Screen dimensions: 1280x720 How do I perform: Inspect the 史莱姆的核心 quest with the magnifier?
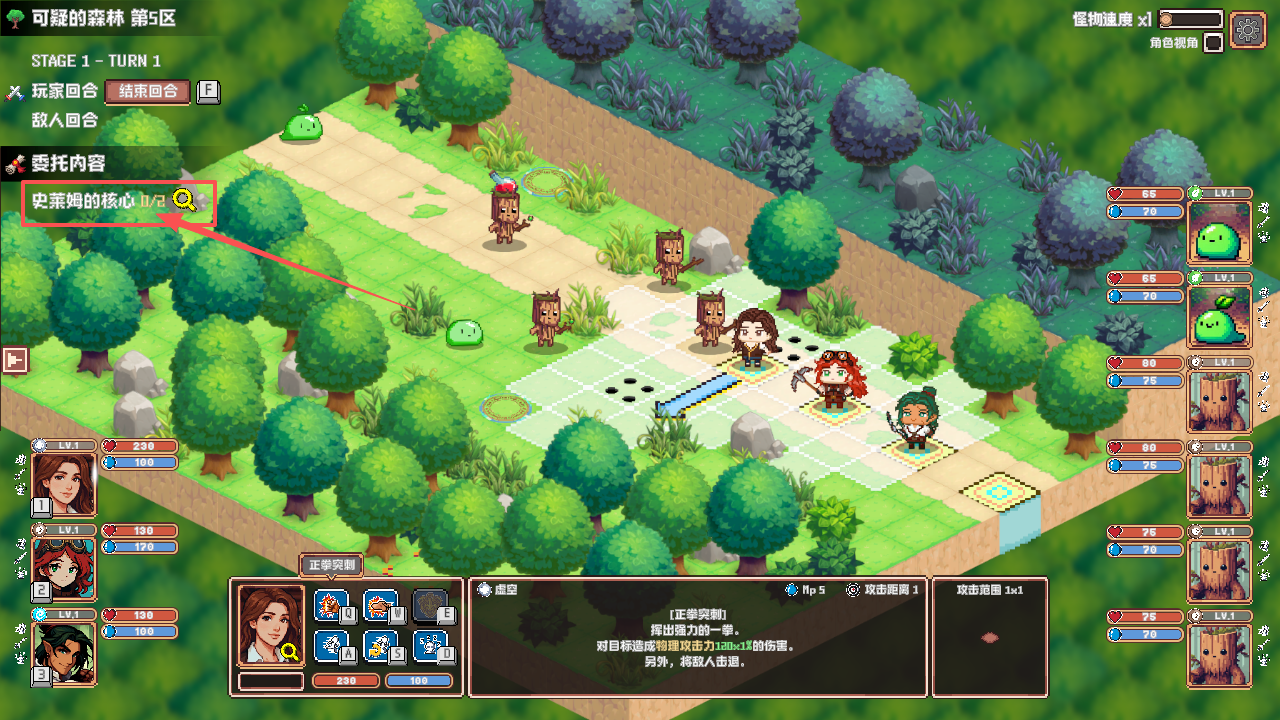pos(184,200)
